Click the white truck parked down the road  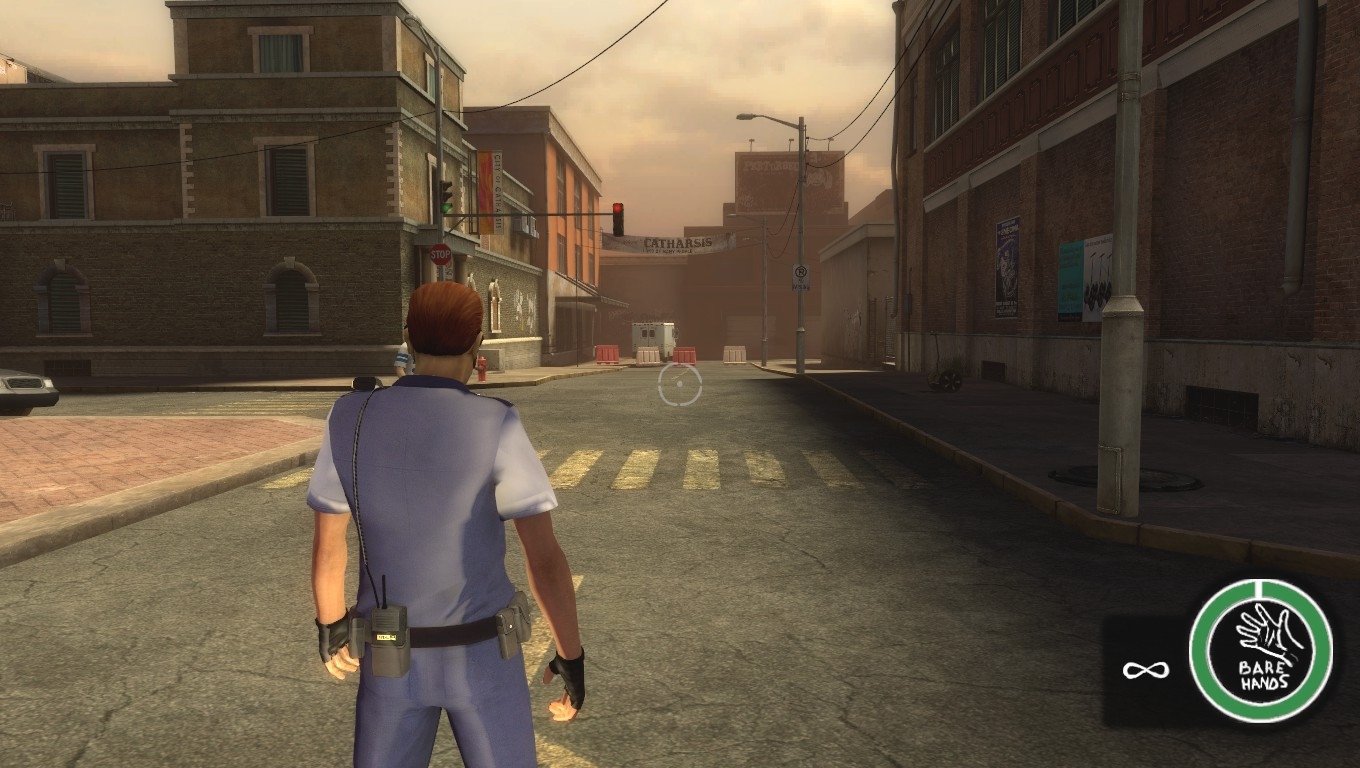point(652,335)
